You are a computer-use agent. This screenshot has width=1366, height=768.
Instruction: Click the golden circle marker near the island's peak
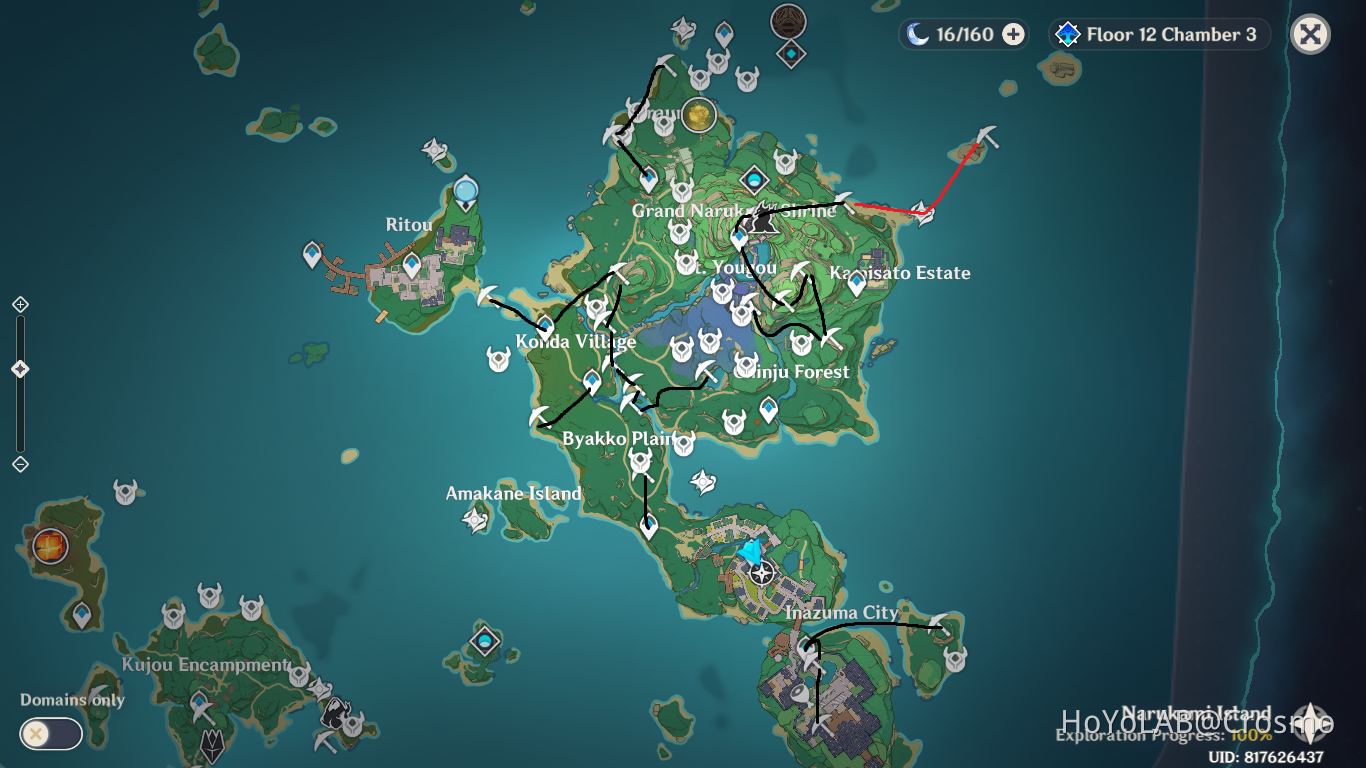pyautogui.click(x=697, y=116)
